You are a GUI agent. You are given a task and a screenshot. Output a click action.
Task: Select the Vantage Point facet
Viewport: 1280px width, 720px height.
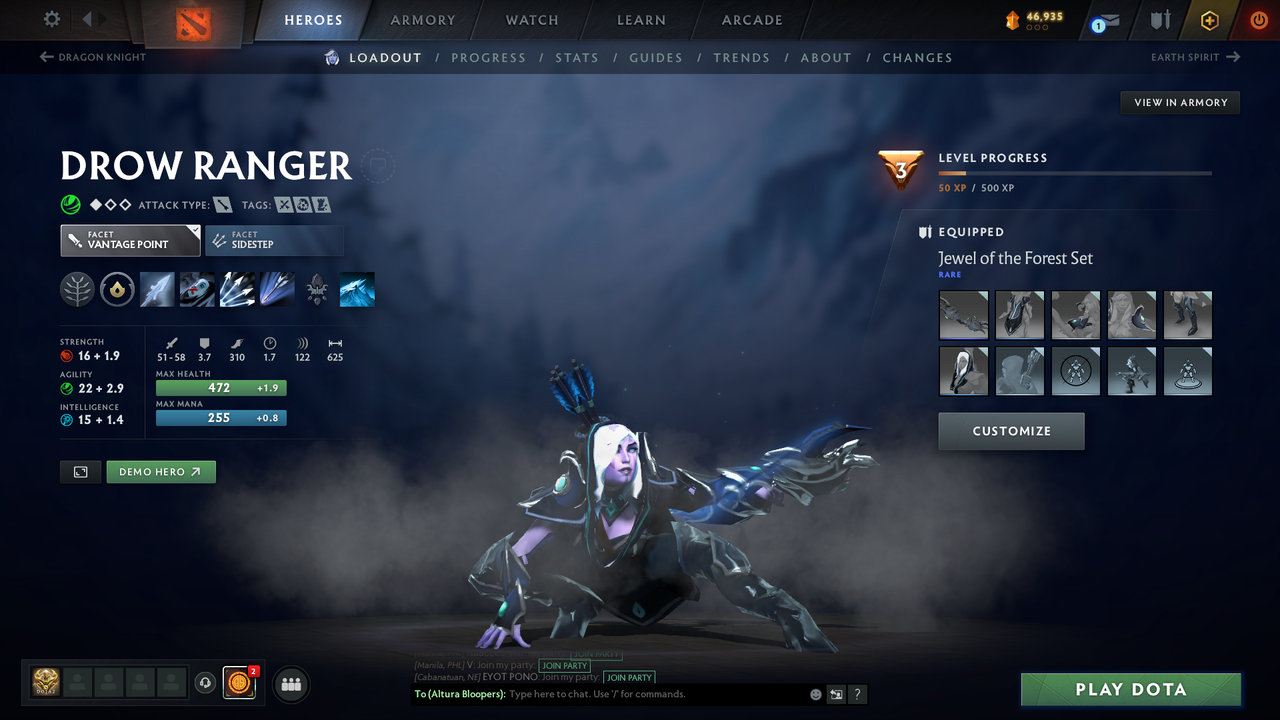pyautogui.click(x=130, y=240)
